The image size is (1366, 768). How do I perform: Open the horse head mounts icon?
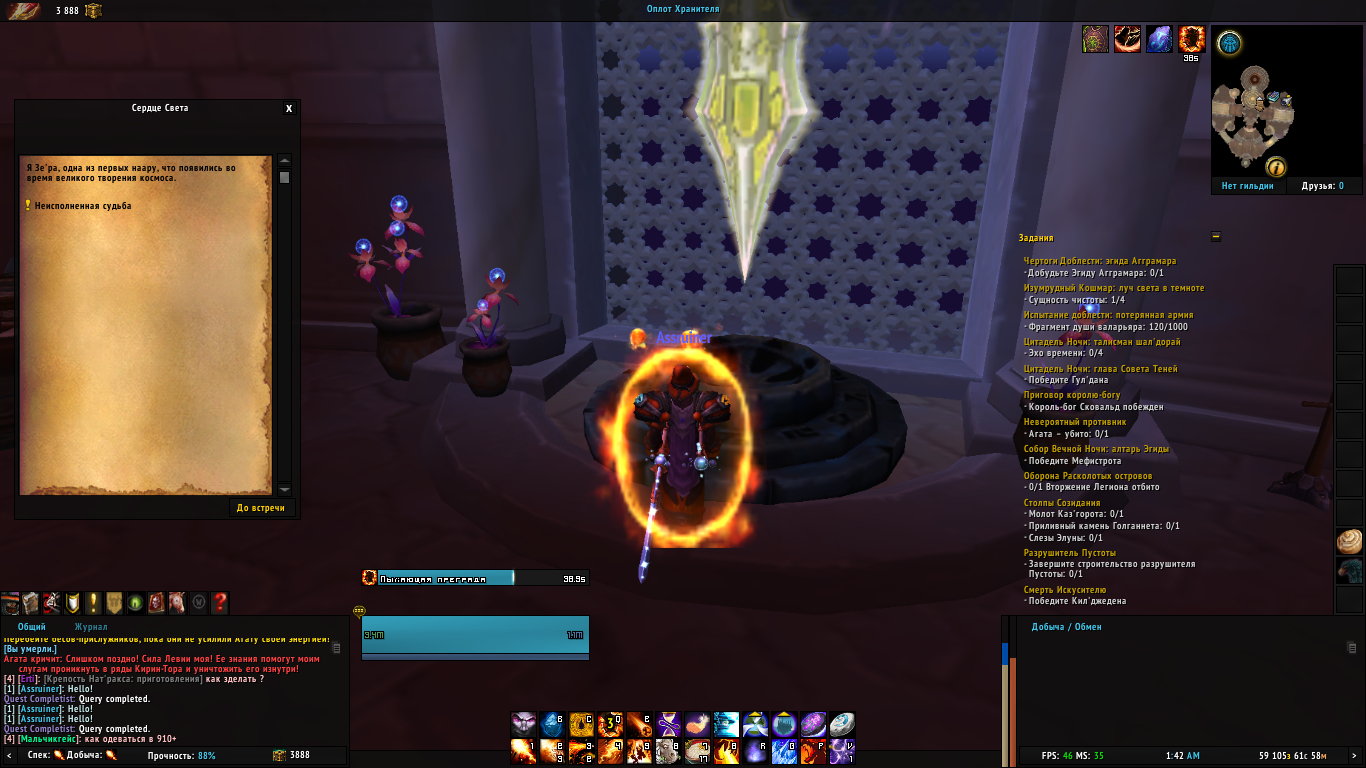click(176, 603)
